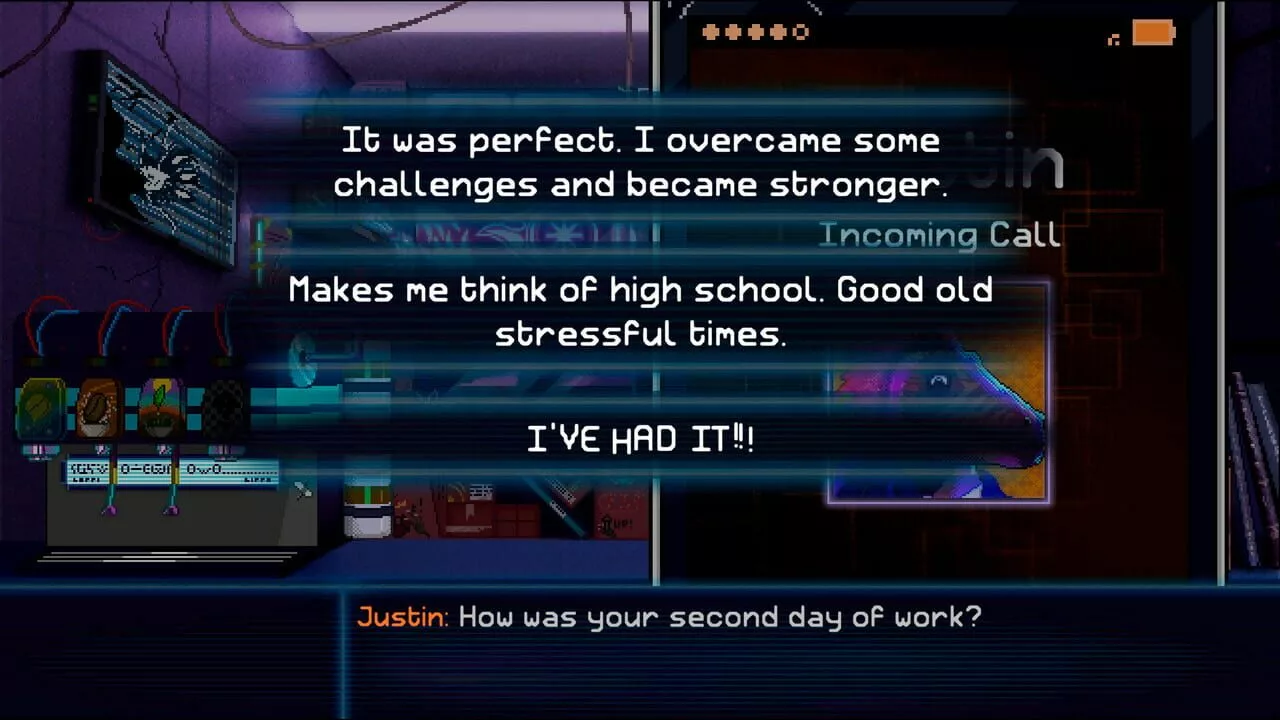
Task: Pick the 'I'VE HAD IT!!!' reply
Action: pyautogui.click(x=640, y=437)
